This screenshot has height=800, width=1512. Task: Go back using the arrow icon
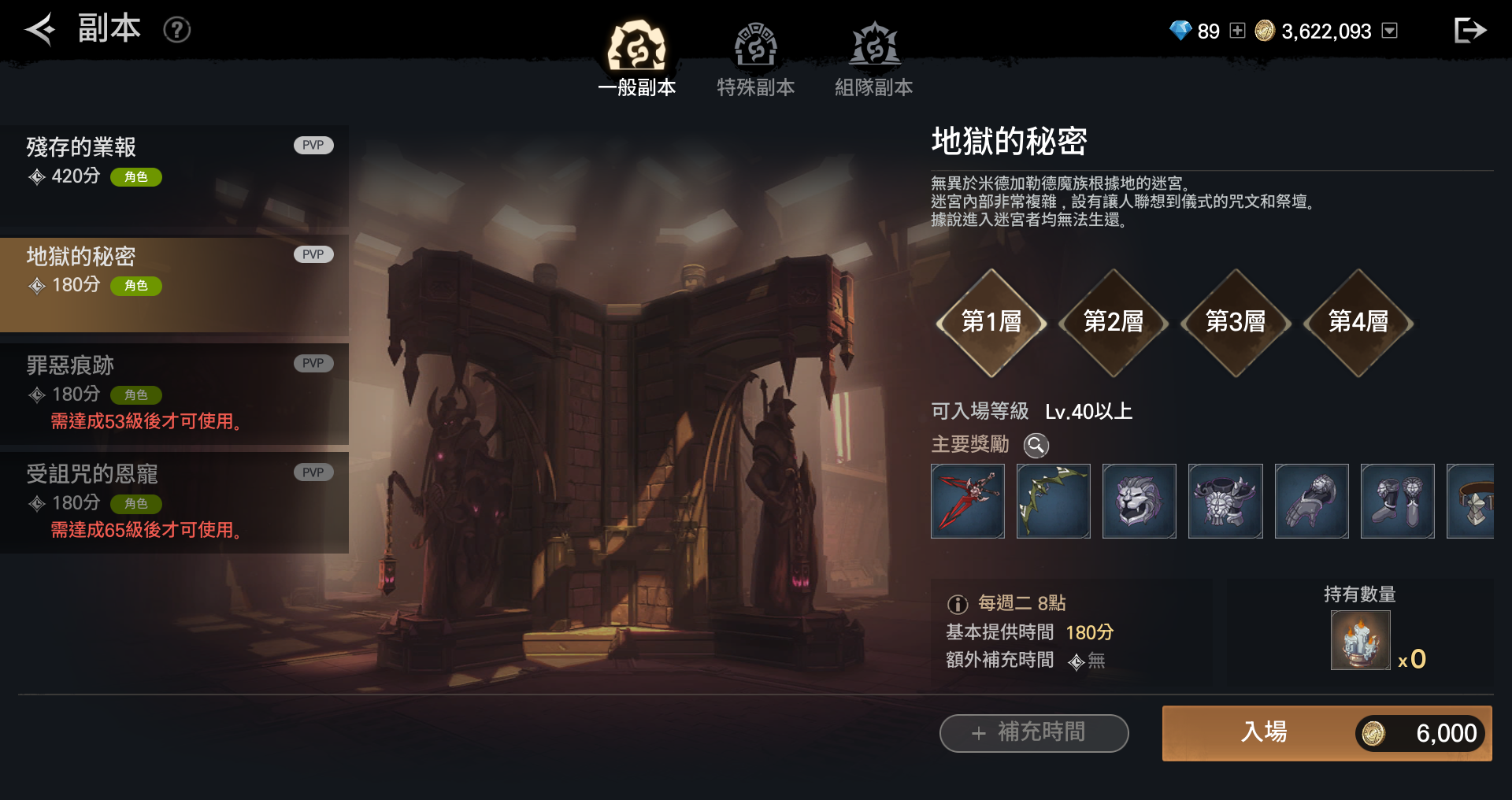point(39,30)
